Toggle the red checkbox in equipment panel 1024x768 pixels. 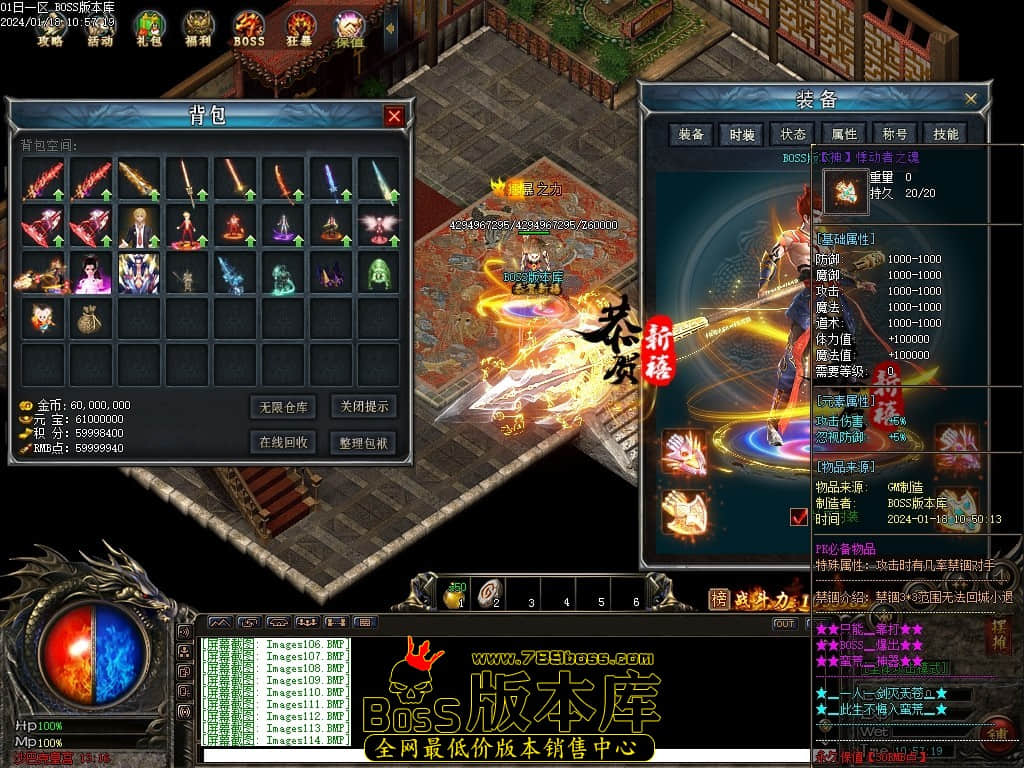pos(799,516)
